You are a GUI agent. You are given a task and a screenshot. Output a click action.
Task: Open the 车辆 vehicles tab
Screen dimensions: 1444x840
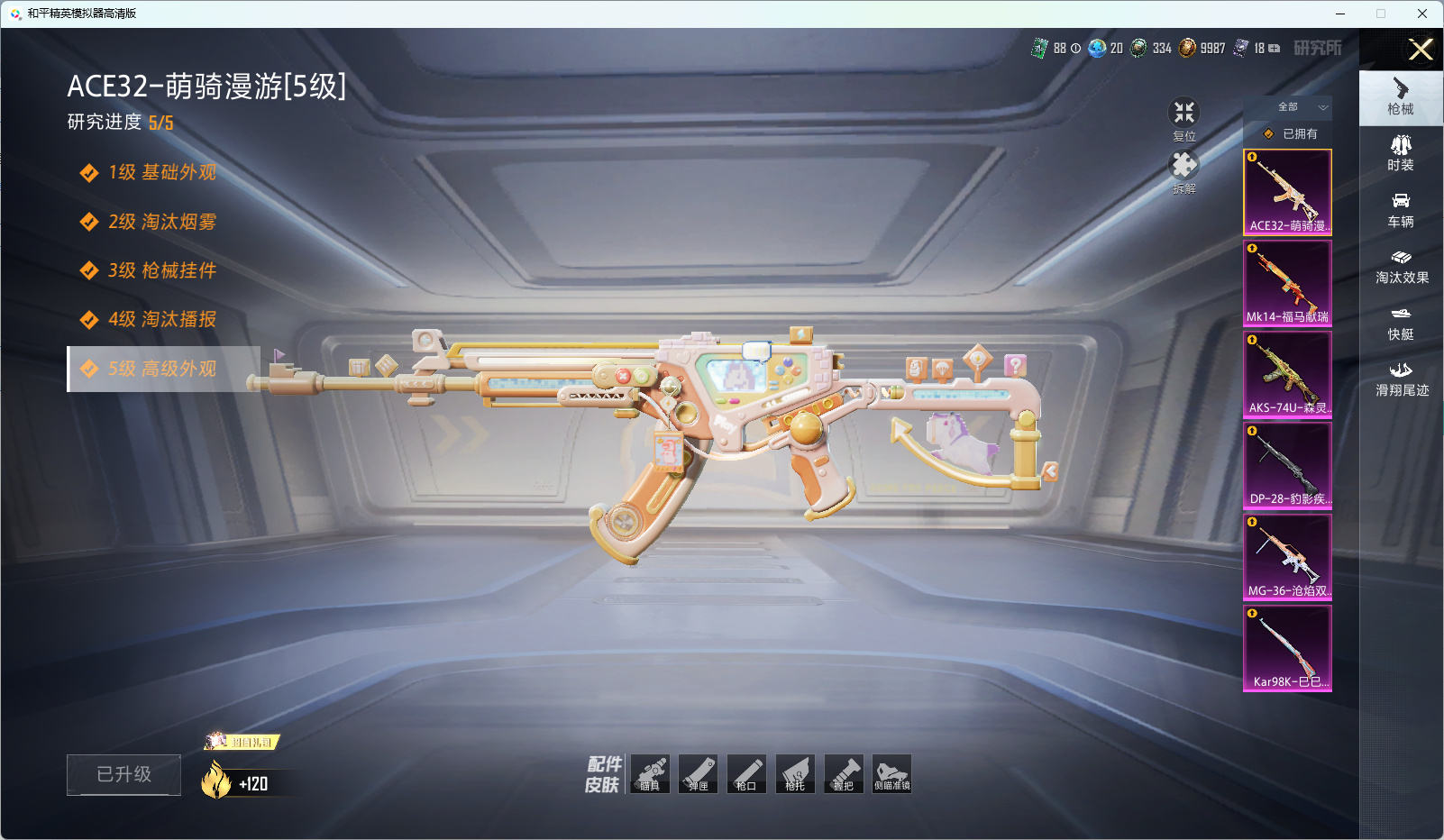coord(1401,210)
